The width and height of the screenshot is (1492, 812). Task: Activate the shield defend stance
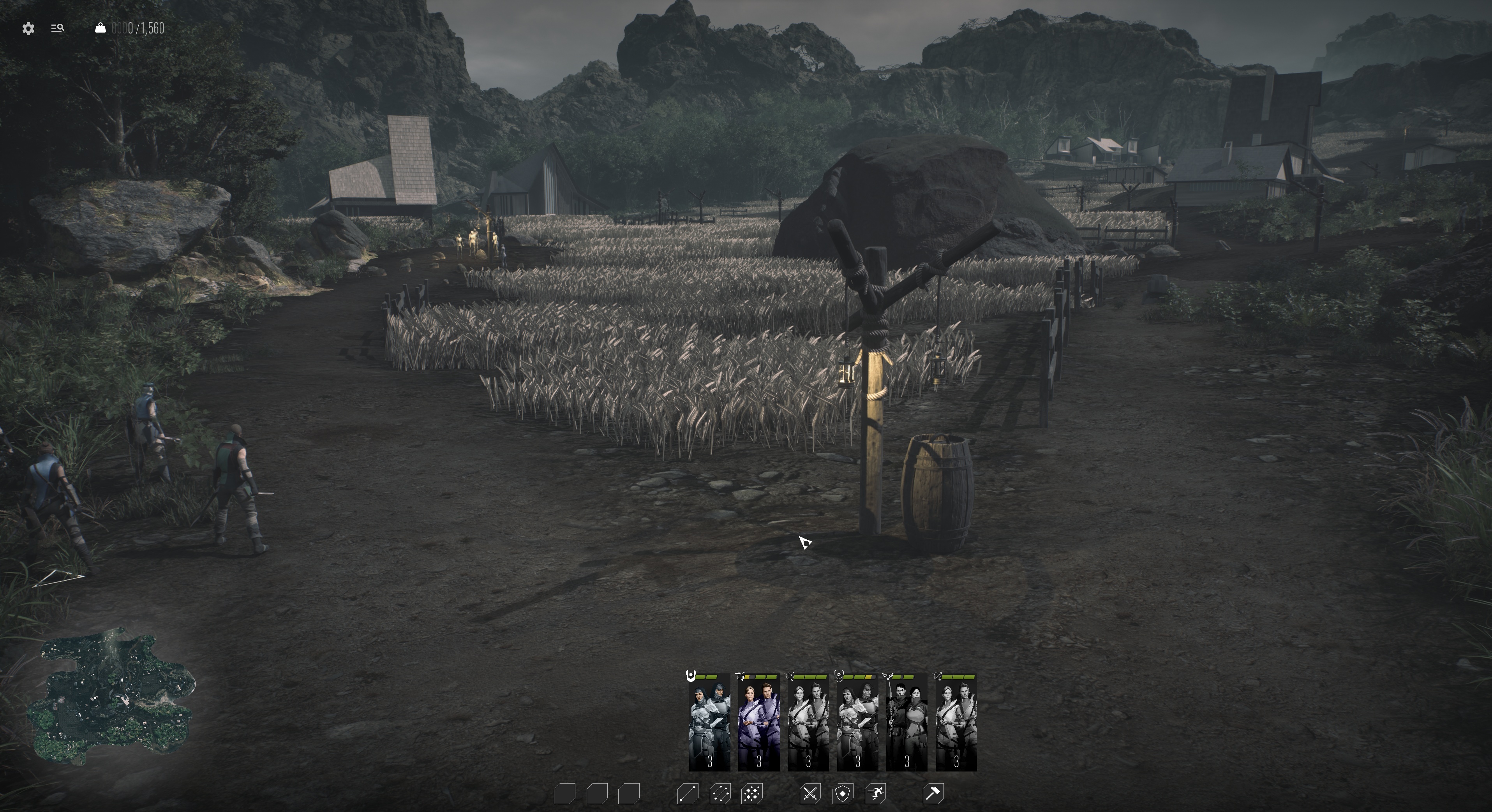coord(842,793)
